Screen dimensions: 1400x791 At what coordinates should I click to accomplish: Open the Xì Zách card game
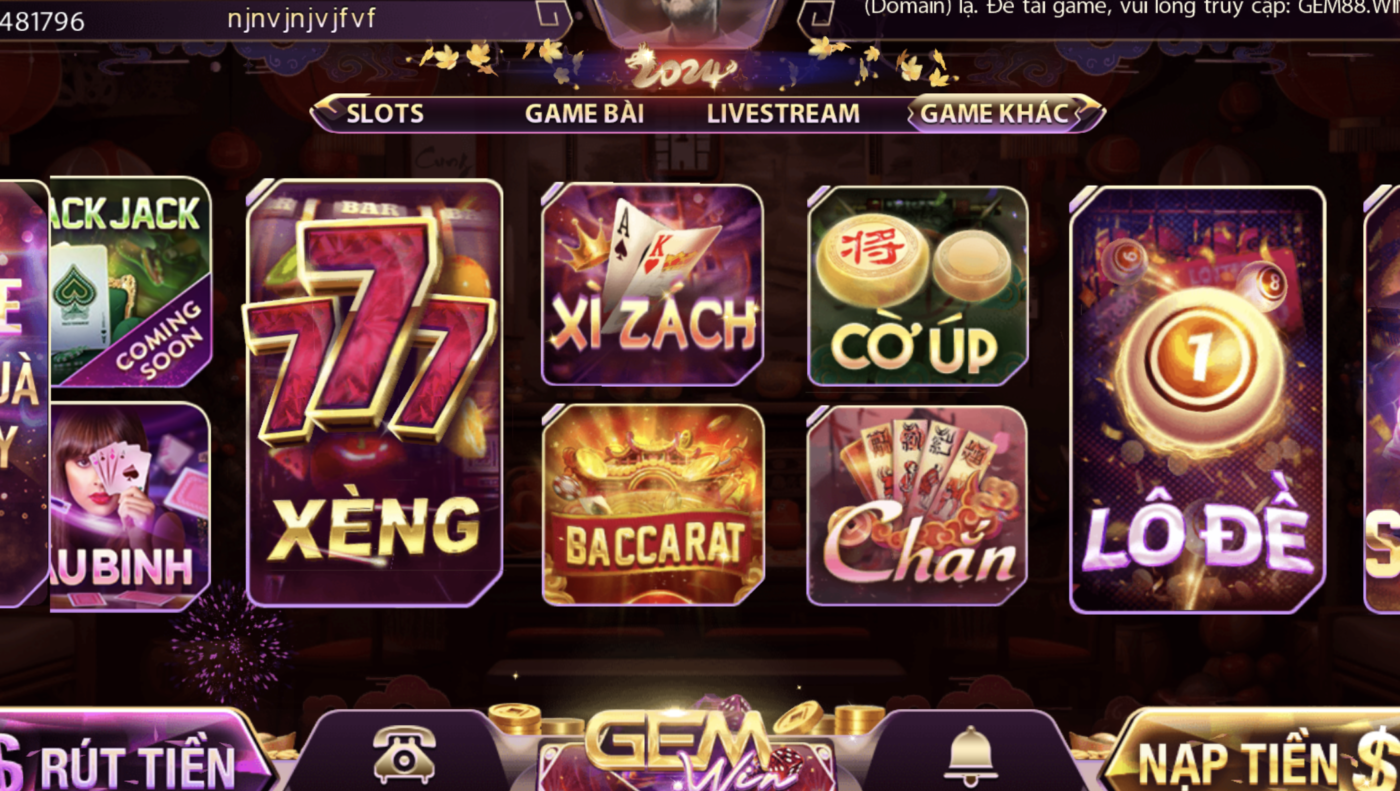pos(651,287)
